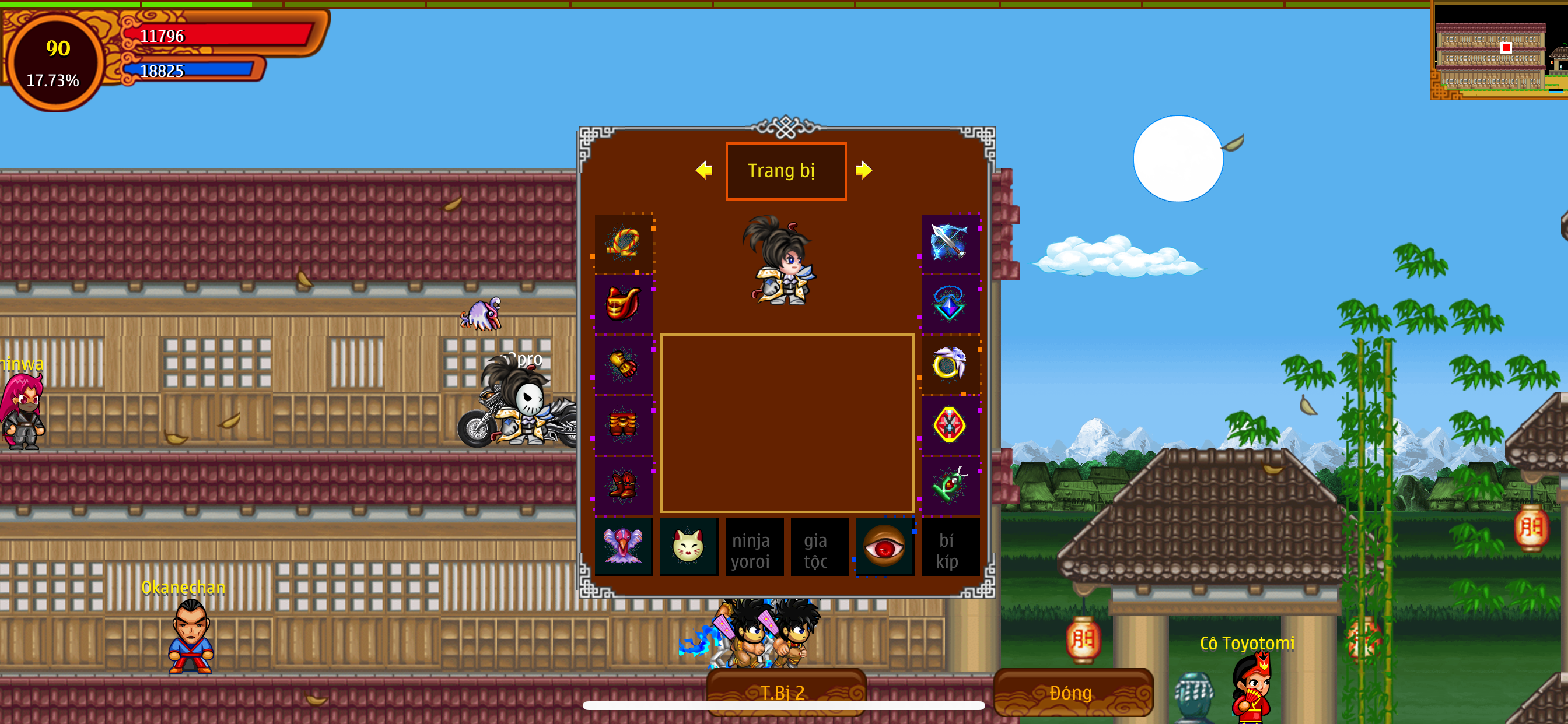Select the red eye item slot
This screenshot has width=1568, height=724.
884,546
